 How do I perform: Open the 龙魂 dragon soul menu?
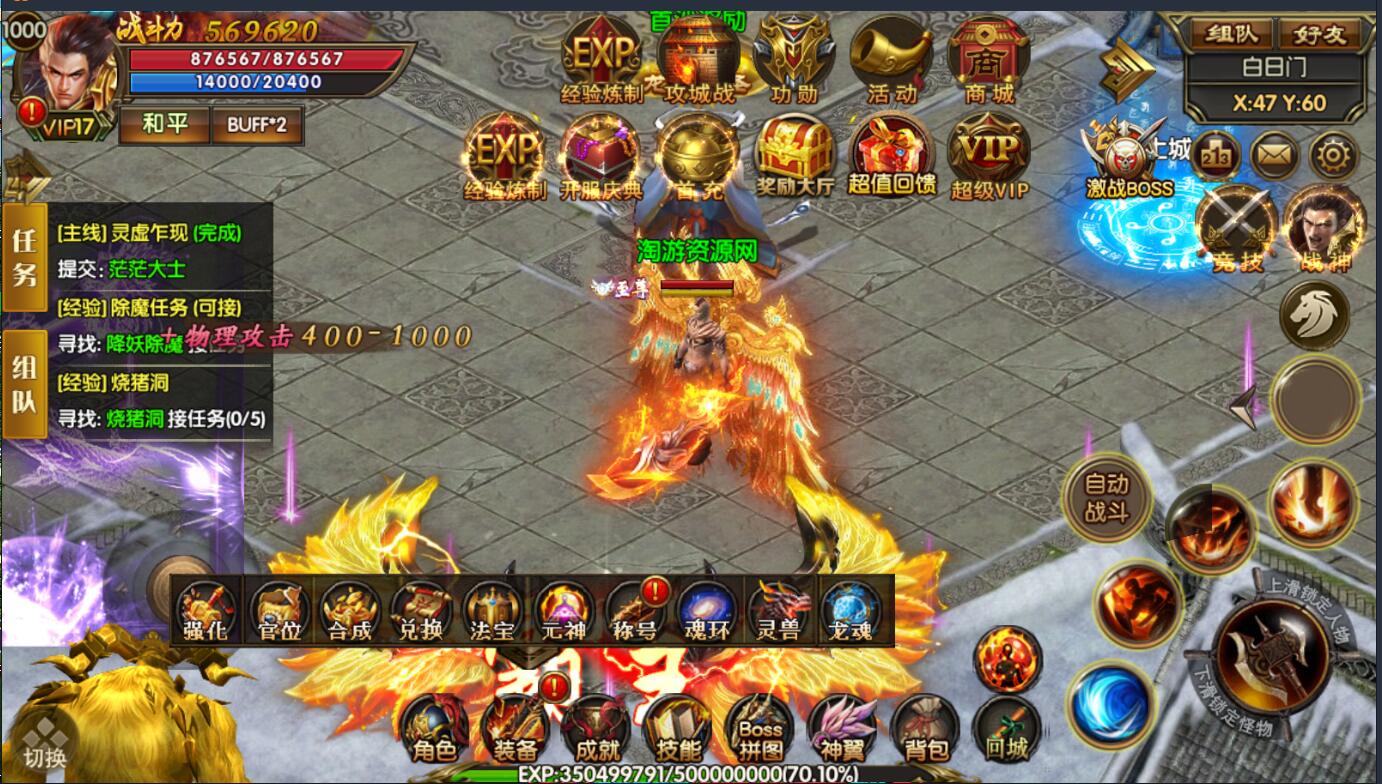tap(851, 611)
